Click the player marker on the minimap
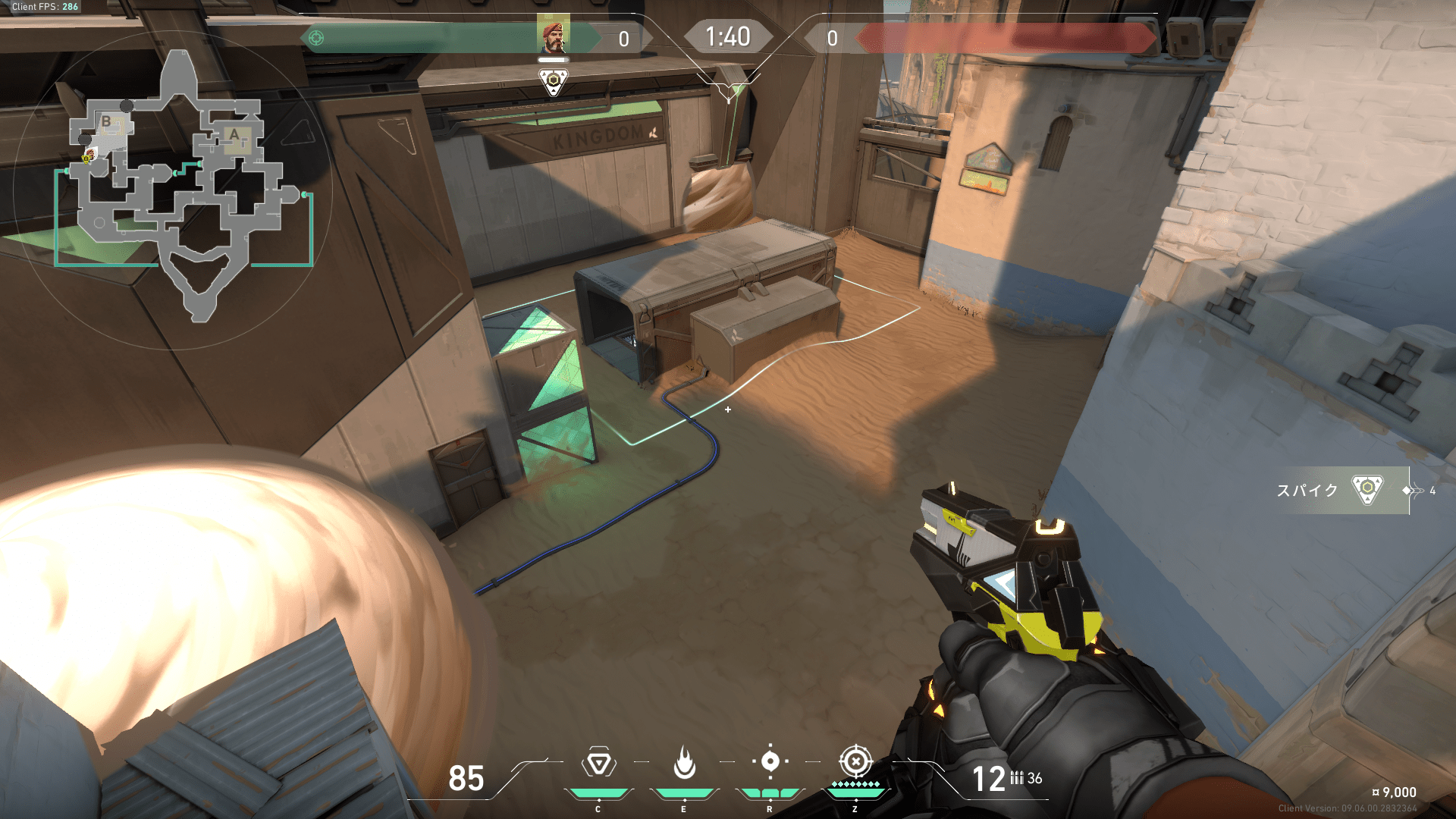The image size is (1456, 819). (x=88, y=157)
